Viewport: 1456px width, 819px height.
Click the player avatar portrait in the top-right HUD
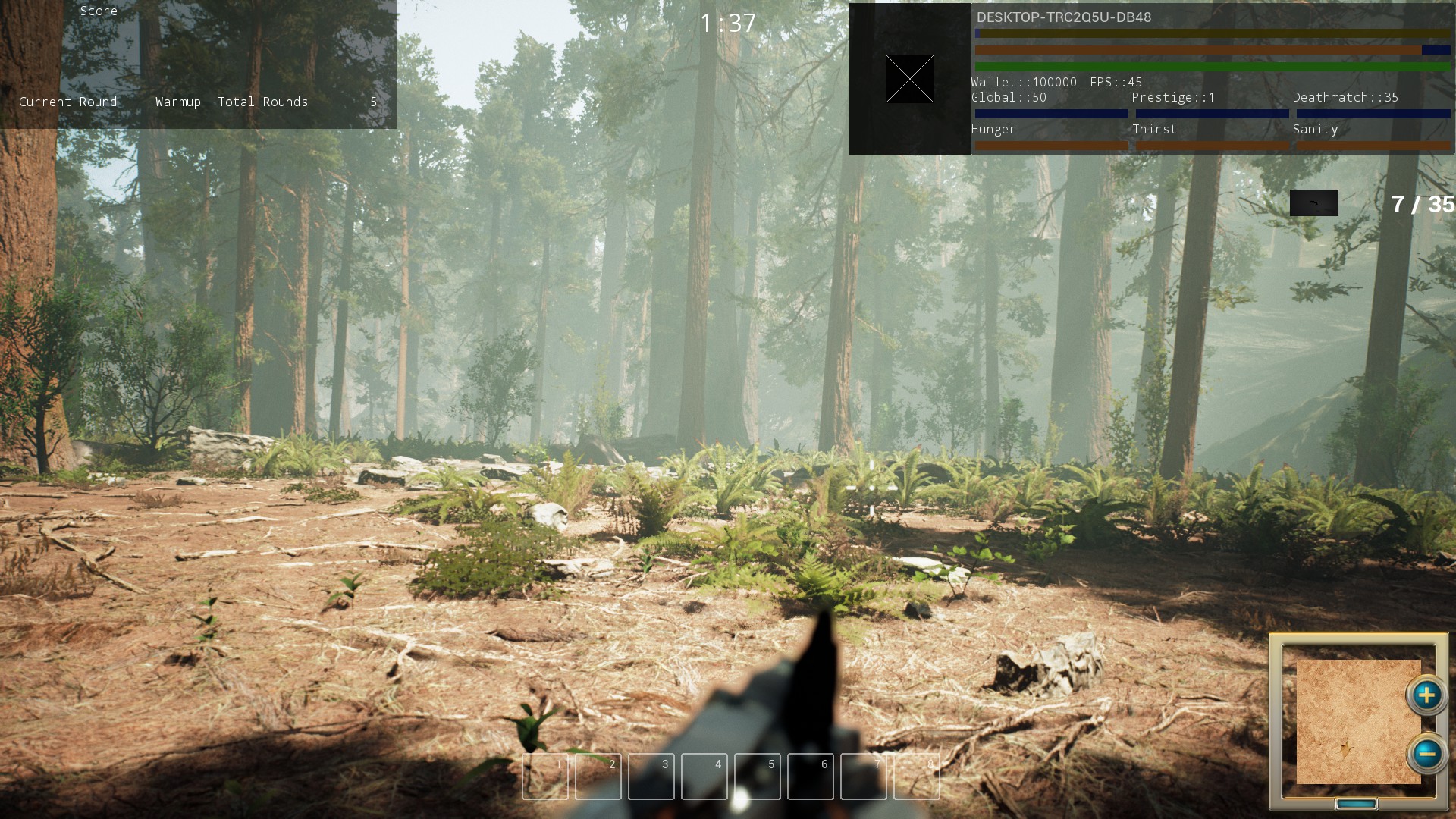[909, 78]
